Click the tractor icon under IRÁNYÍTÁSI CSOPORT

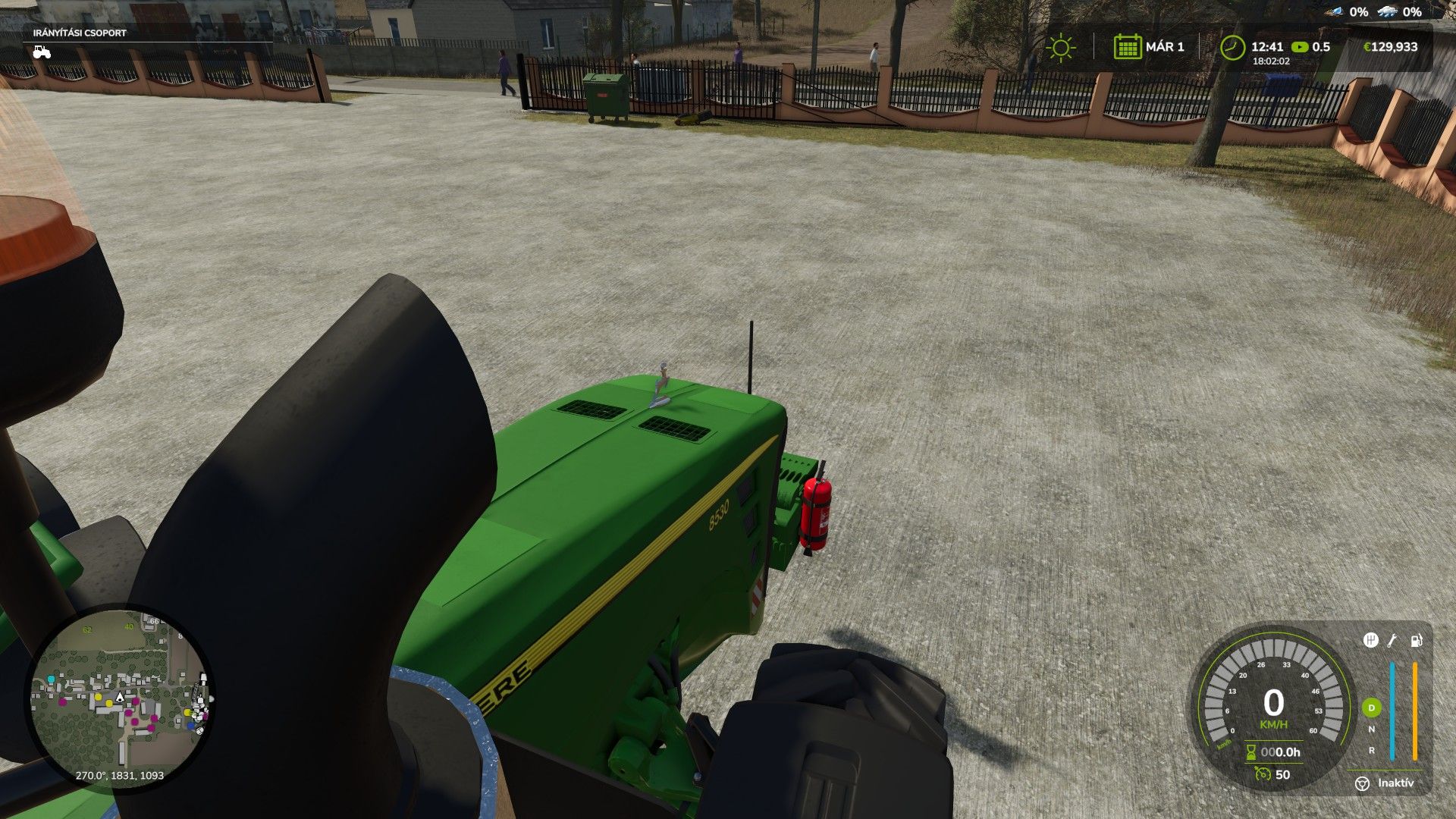coord(42,52)
